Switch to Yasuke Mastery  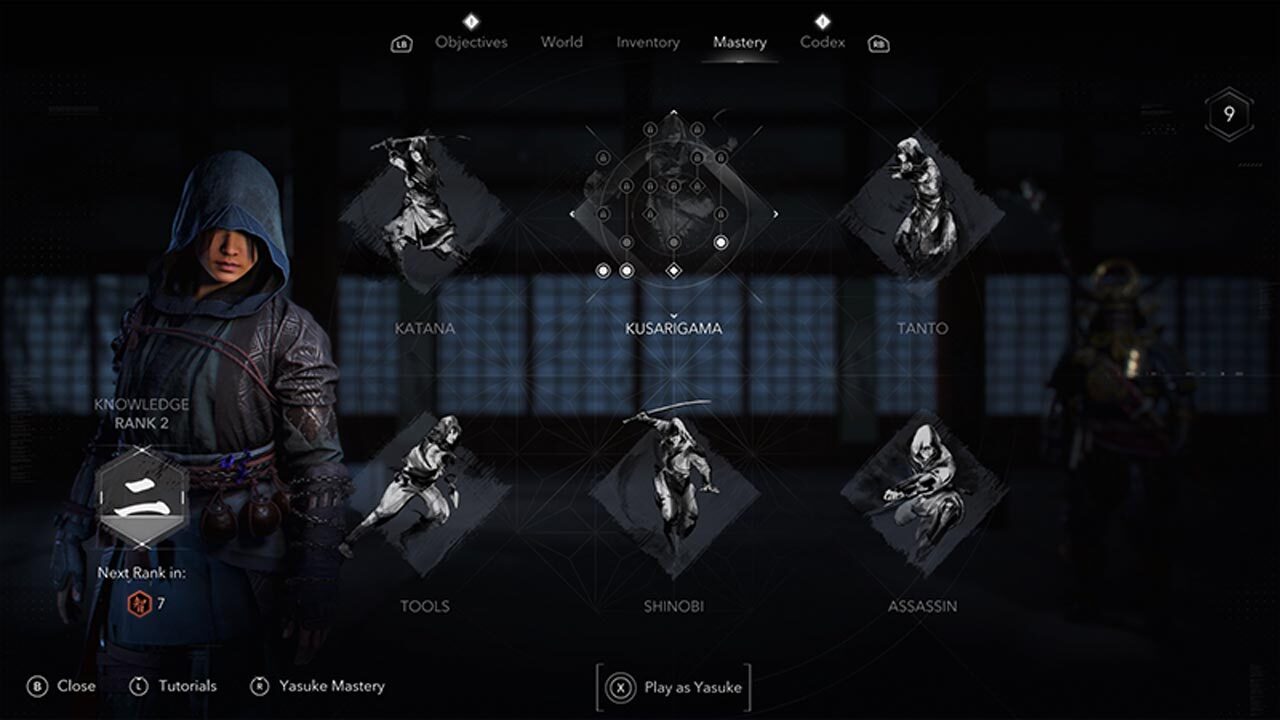(x=318, y=686)
